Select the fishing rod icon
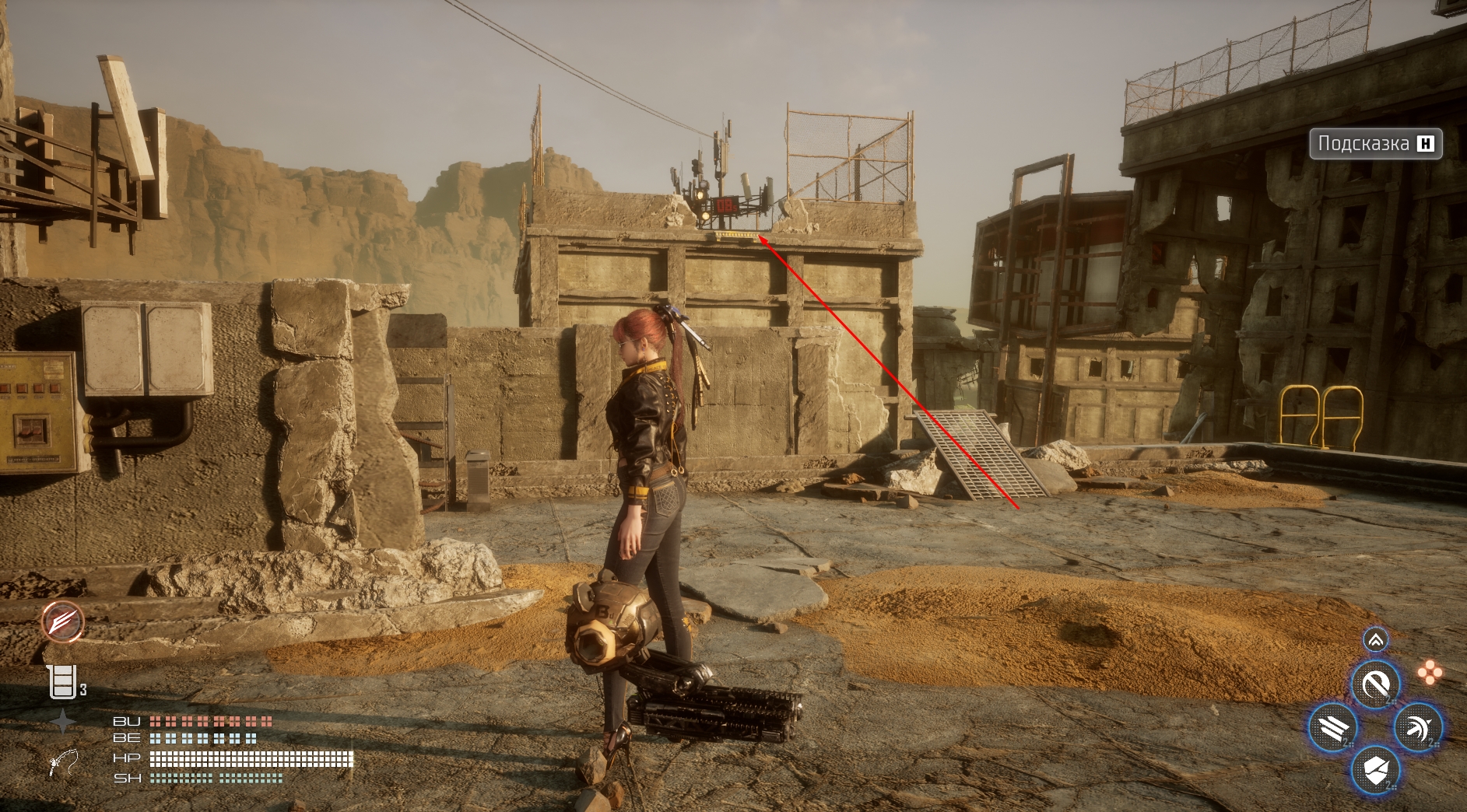Viewport: 1467px width, 812px height. [62, 762]
